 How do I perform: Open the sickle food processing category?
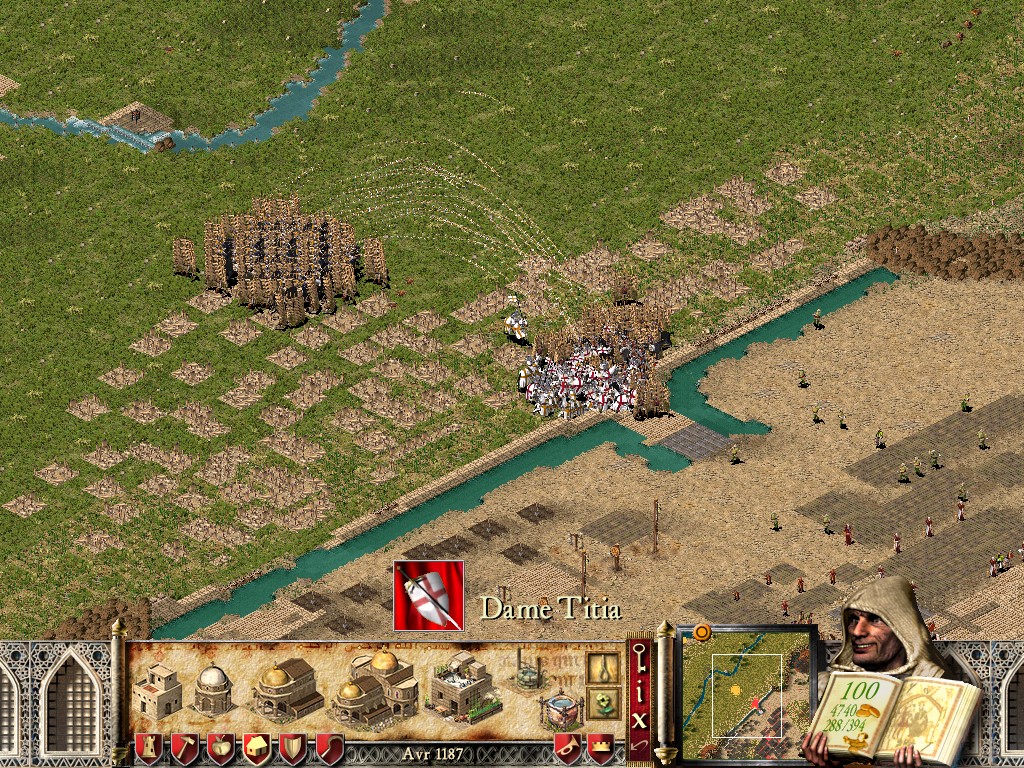pyautogui.click(x=329, y=748)
